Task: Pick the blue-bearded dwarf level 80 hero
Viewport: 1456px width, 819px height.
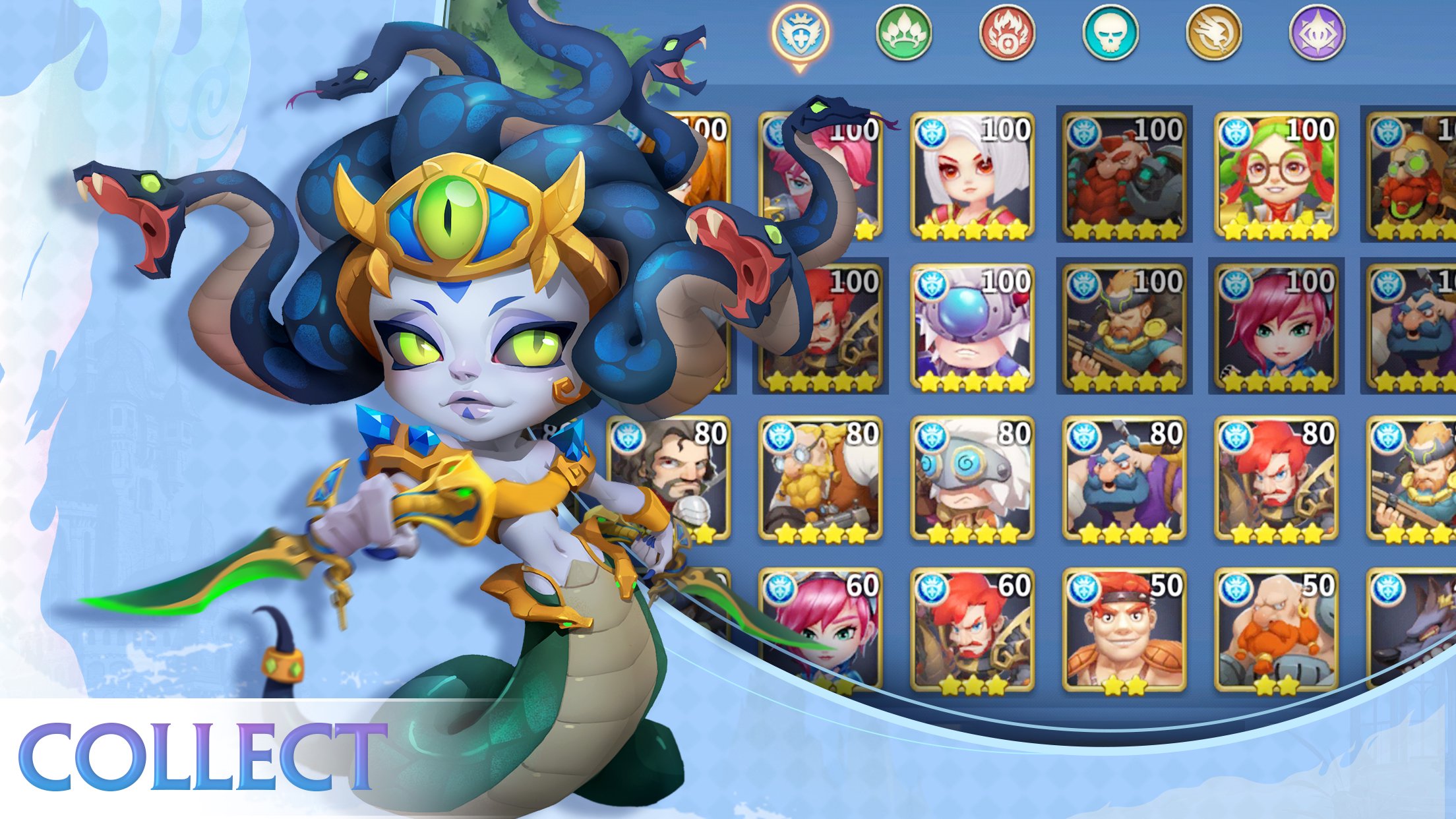Action: 1124,479
